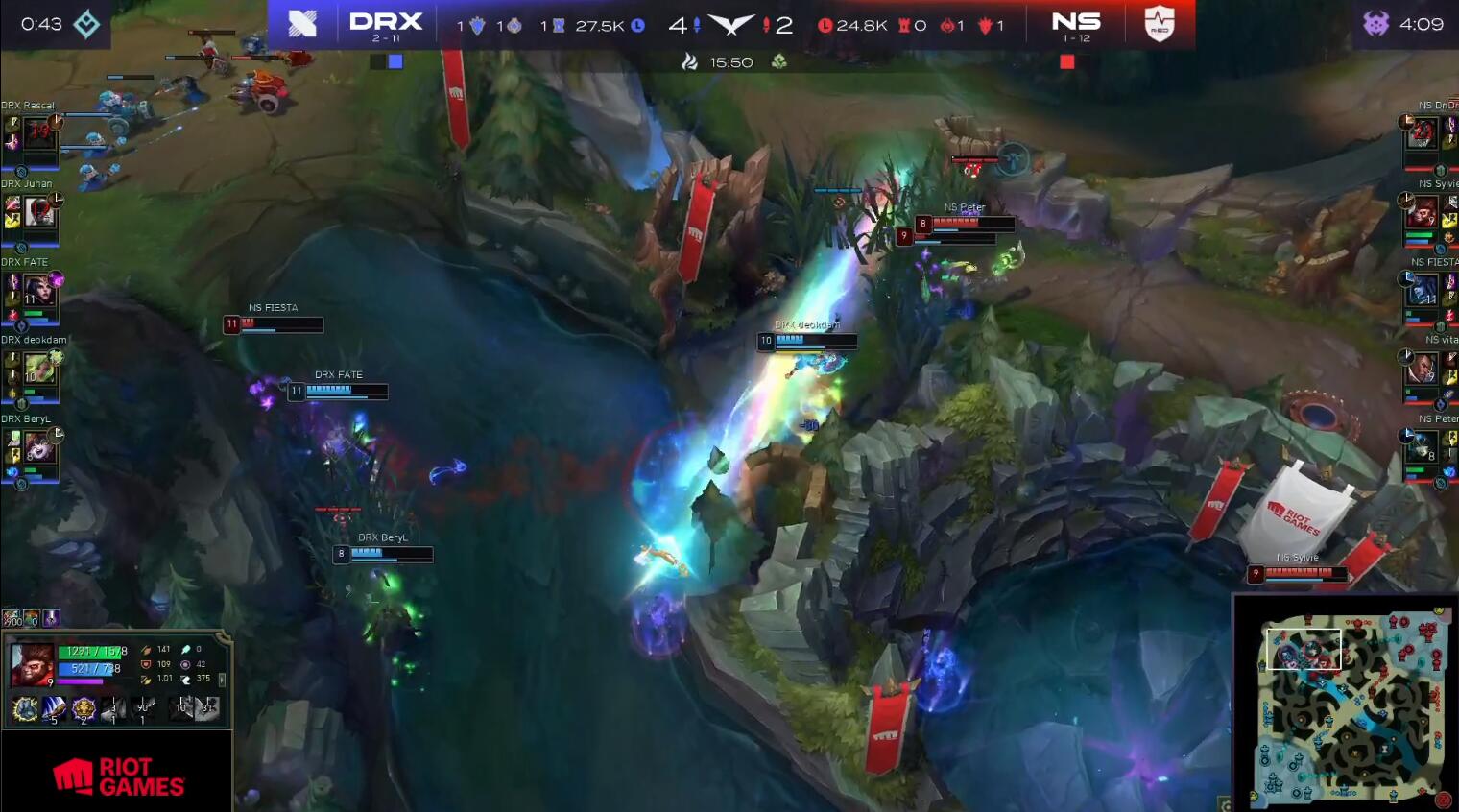Click DRX FATE's champion portrait

pyautogui.click(x=38, y=289)
